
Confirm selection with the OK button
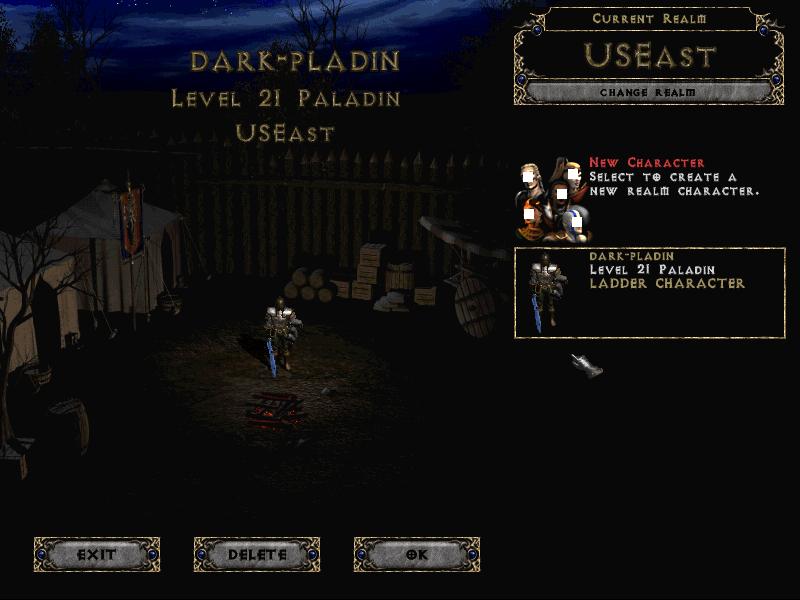(417, 554)
